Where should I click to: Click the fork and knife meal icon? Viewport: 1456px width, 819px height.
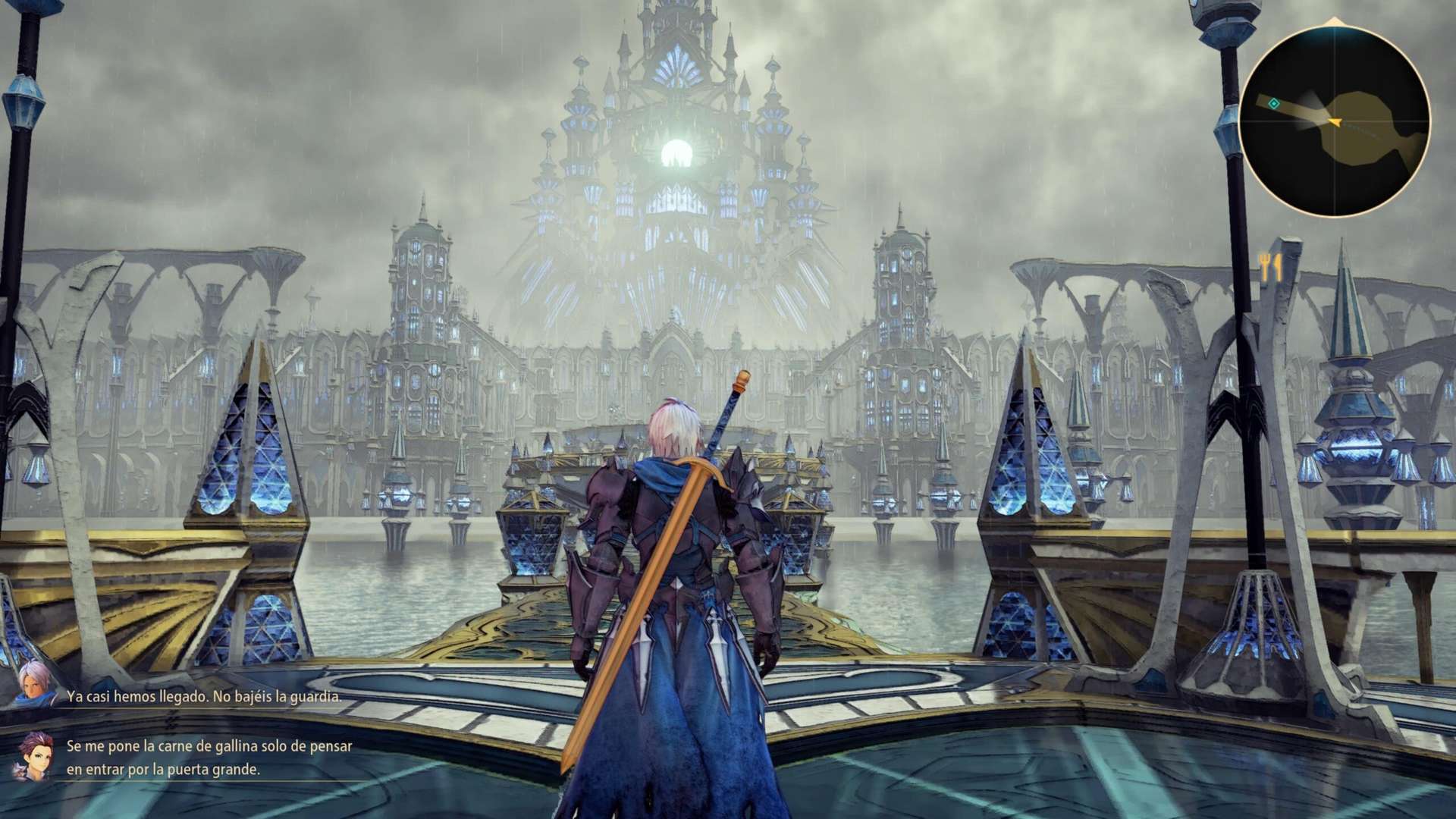click(x=1271, y=267)
